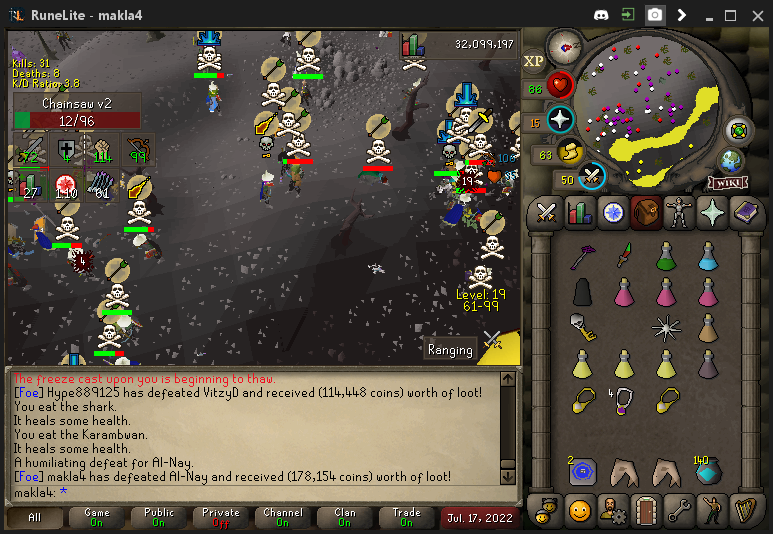Viewport: 773px width, 534px height.
Task: Switch to the Skills tab
Action: coord(579,213)
